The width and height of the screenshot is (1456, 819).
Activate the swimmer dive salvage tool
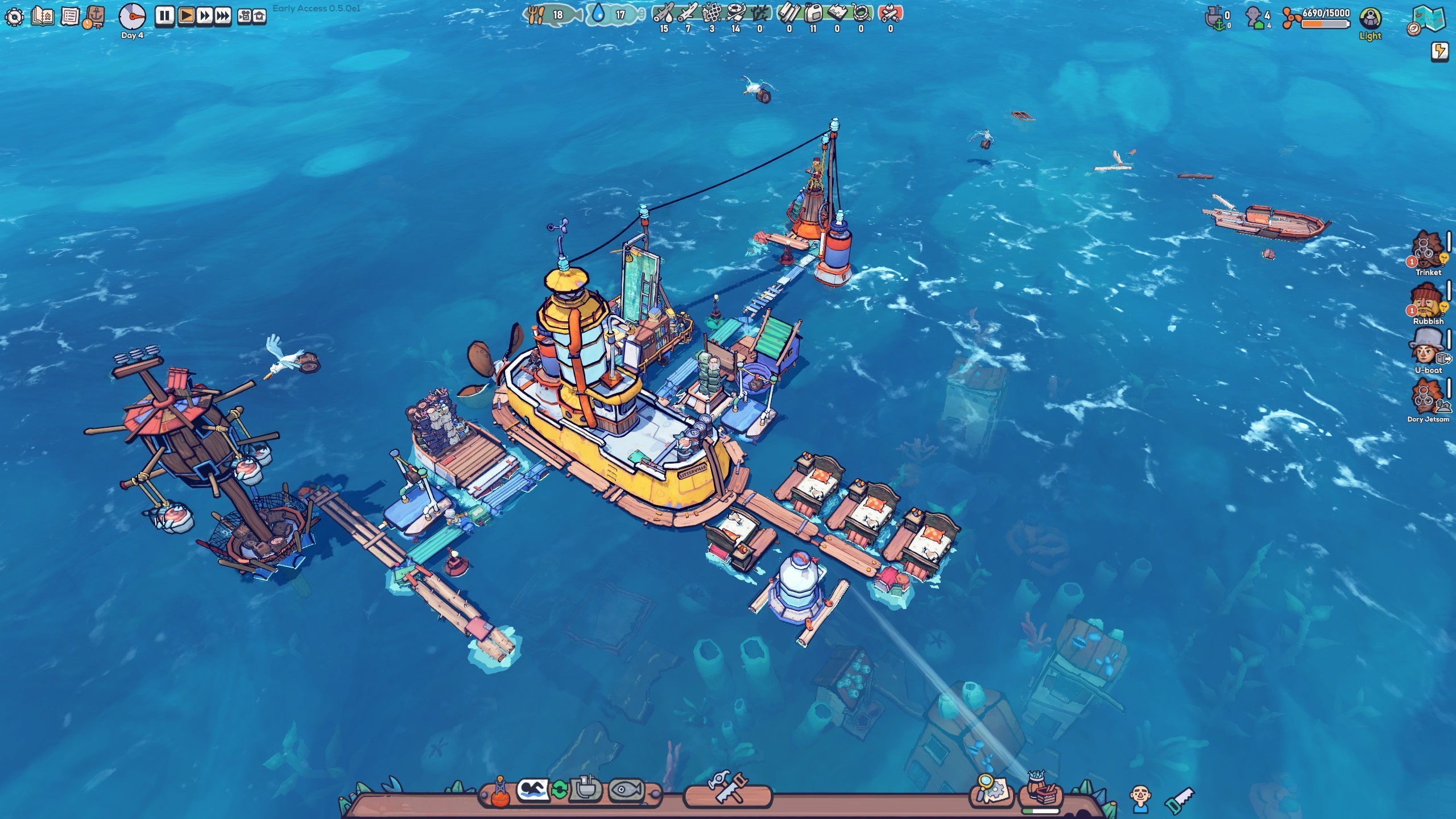532,790
